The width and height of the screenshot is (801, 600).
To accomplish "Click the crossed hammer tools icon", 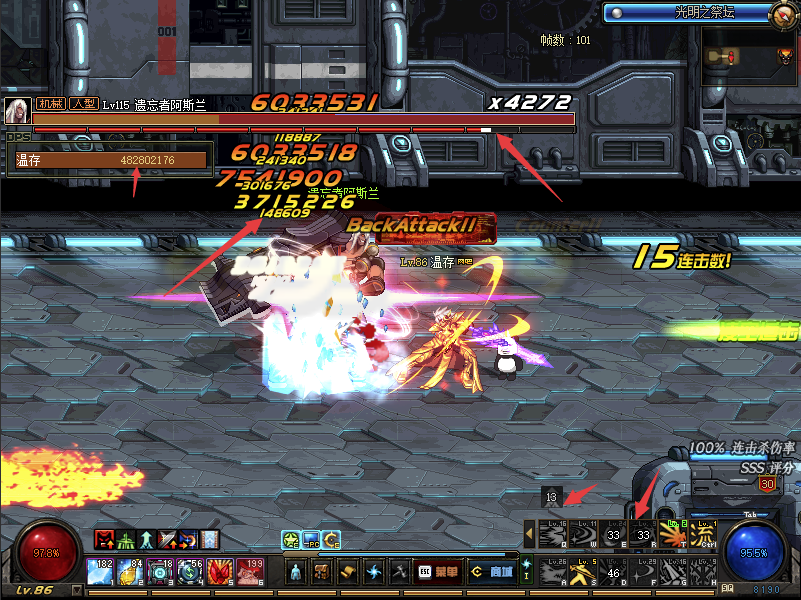I will [399, 572].
